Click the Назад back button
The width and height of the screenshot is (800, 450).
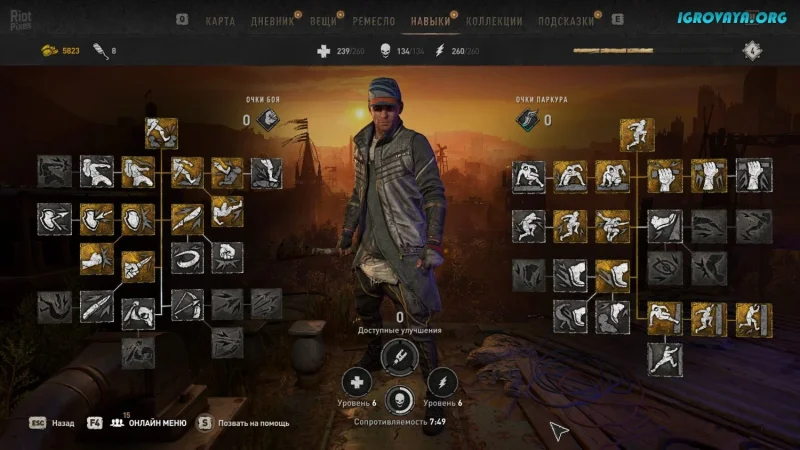(63, 423)
